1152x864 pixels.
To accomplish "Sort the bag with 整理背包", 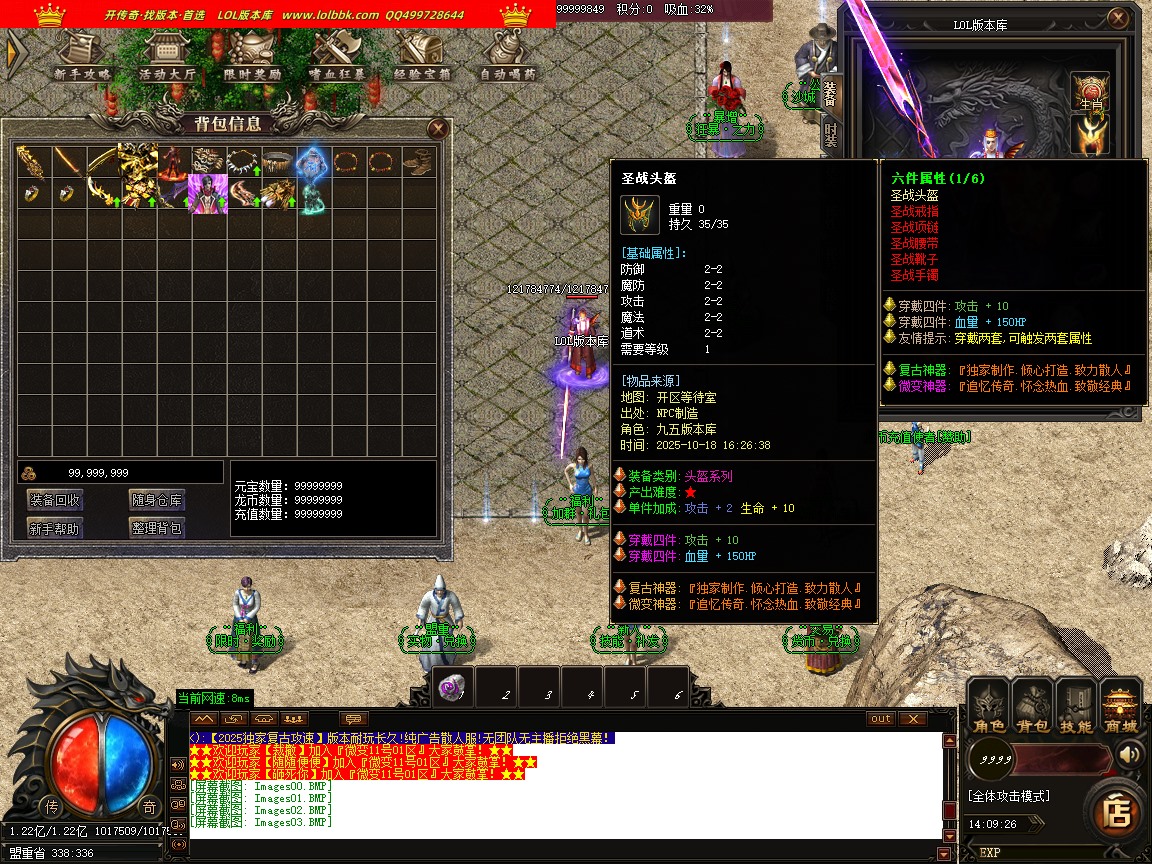I will (x=156, y=528).
